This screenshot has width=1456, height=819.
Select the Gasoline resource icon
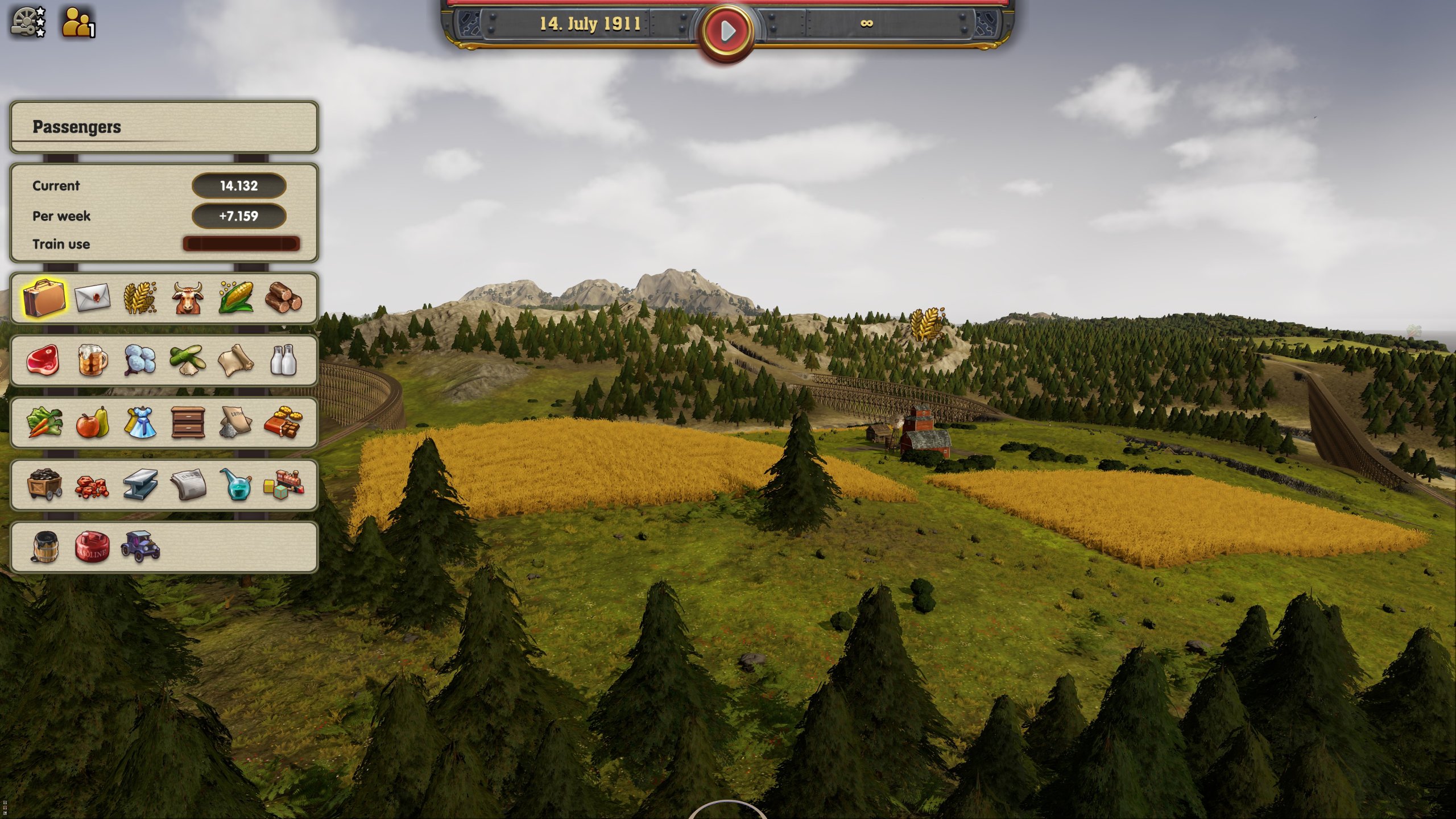pyautogui.click(x=92, y=547)
